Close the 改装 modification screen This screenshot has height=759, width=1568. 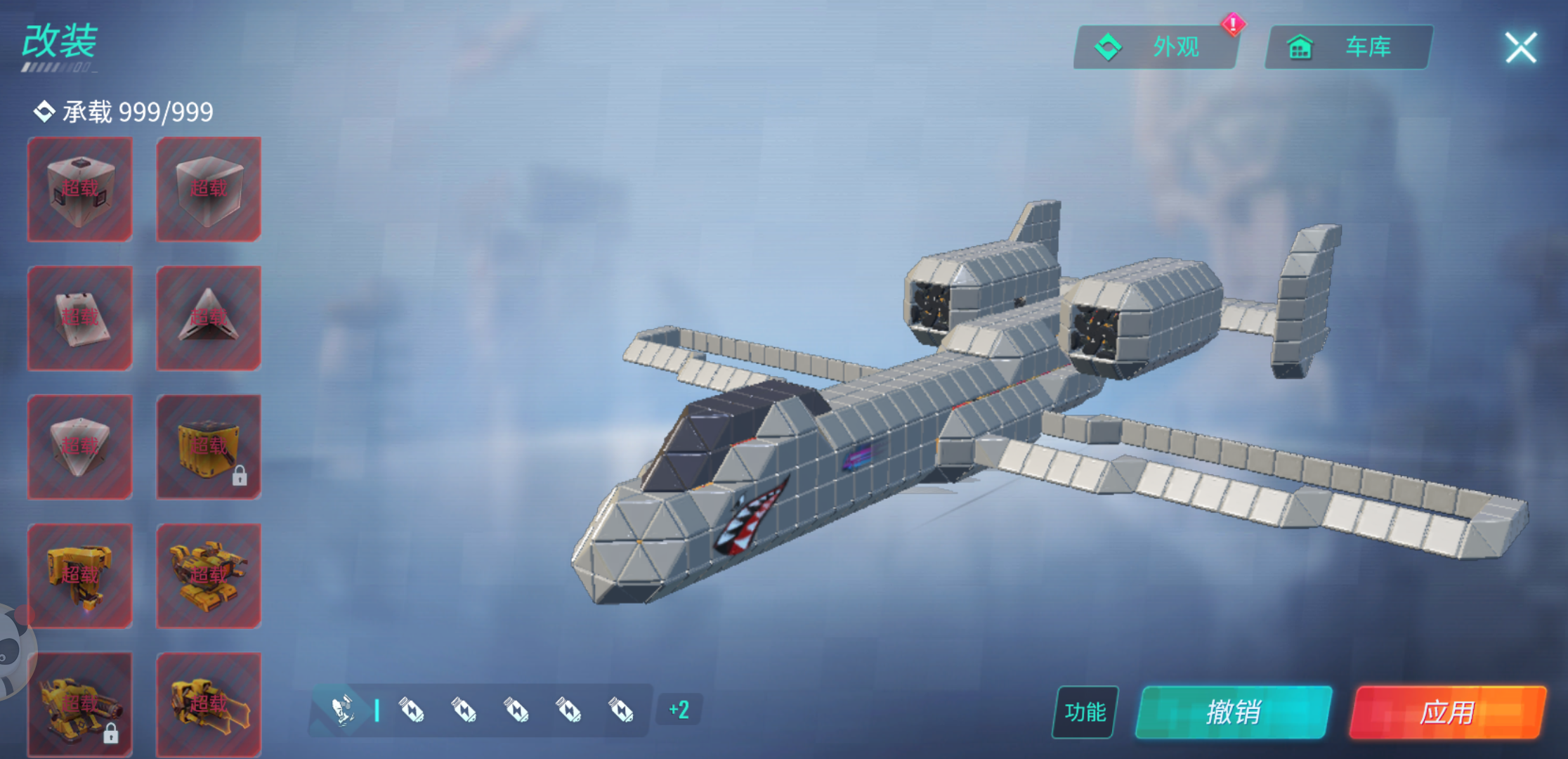[x=1520, y=48]
